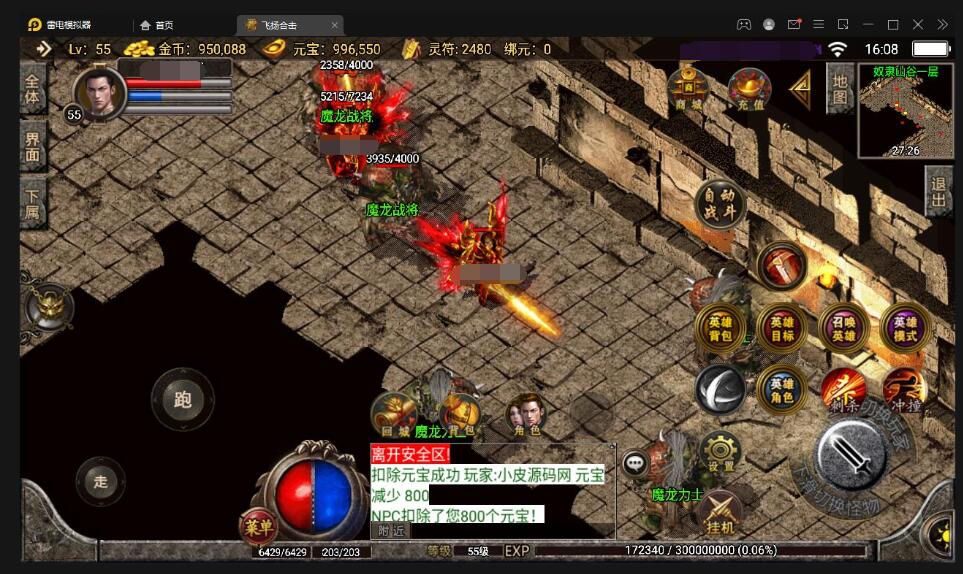Switch chat to the 附近 nearby tab
The width and height of the screenshot is (963, 574).
[390, 531]
